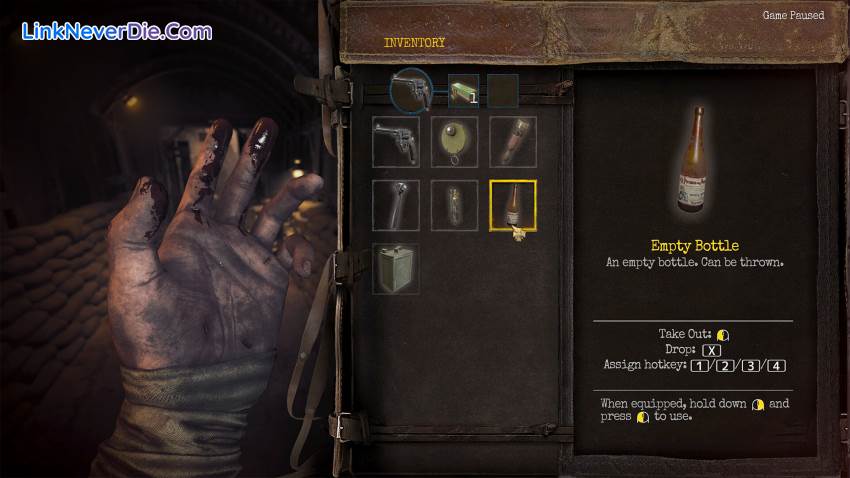Pick the brass cartridge item slot
The height and width of the screenshot is (478, 850).
click(513, 142)
